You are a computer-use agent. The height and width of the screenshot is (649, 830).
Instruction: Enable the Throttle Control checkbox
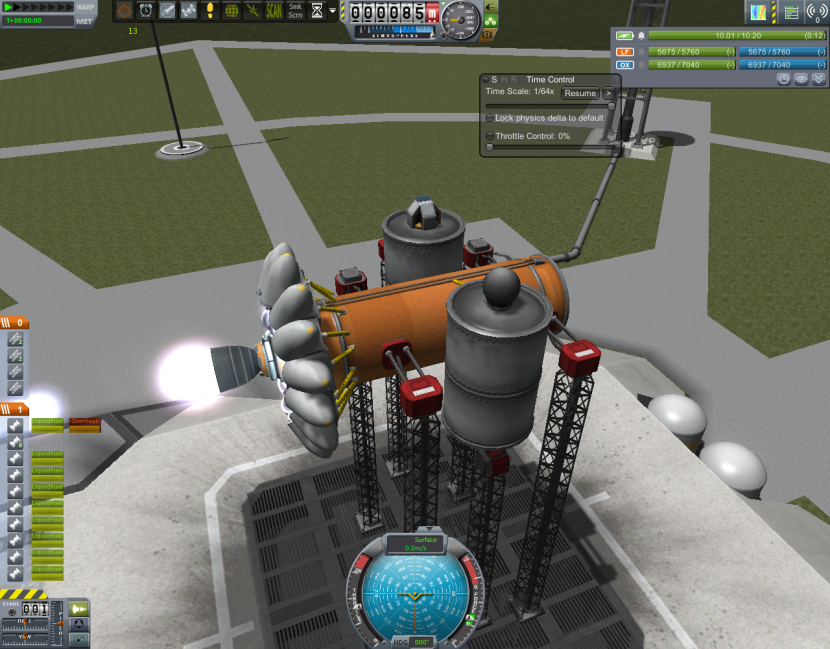[490, 136]
